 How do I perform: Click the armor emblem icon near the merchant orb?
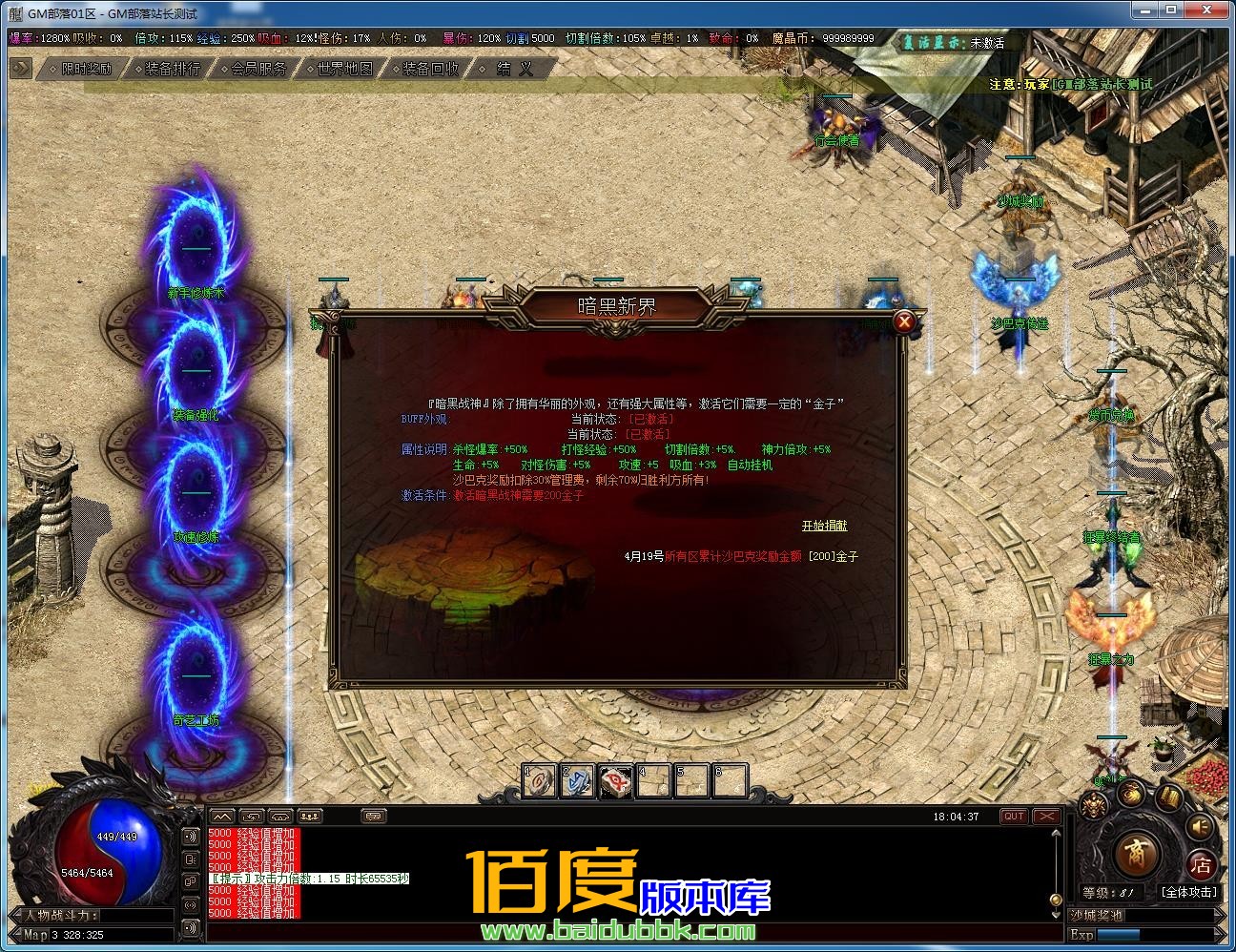1093,804
